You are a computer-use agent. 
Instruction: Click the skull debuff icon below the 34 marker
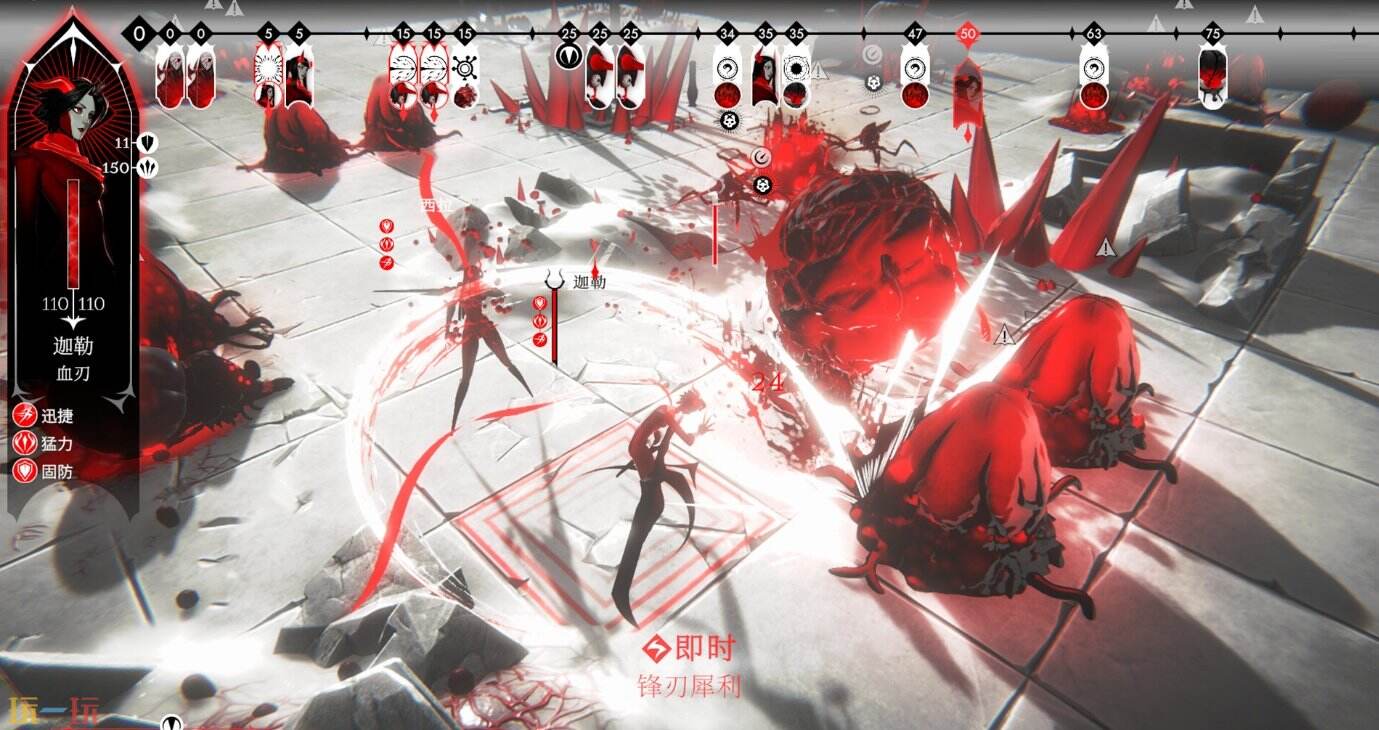[x=728, y=120]
